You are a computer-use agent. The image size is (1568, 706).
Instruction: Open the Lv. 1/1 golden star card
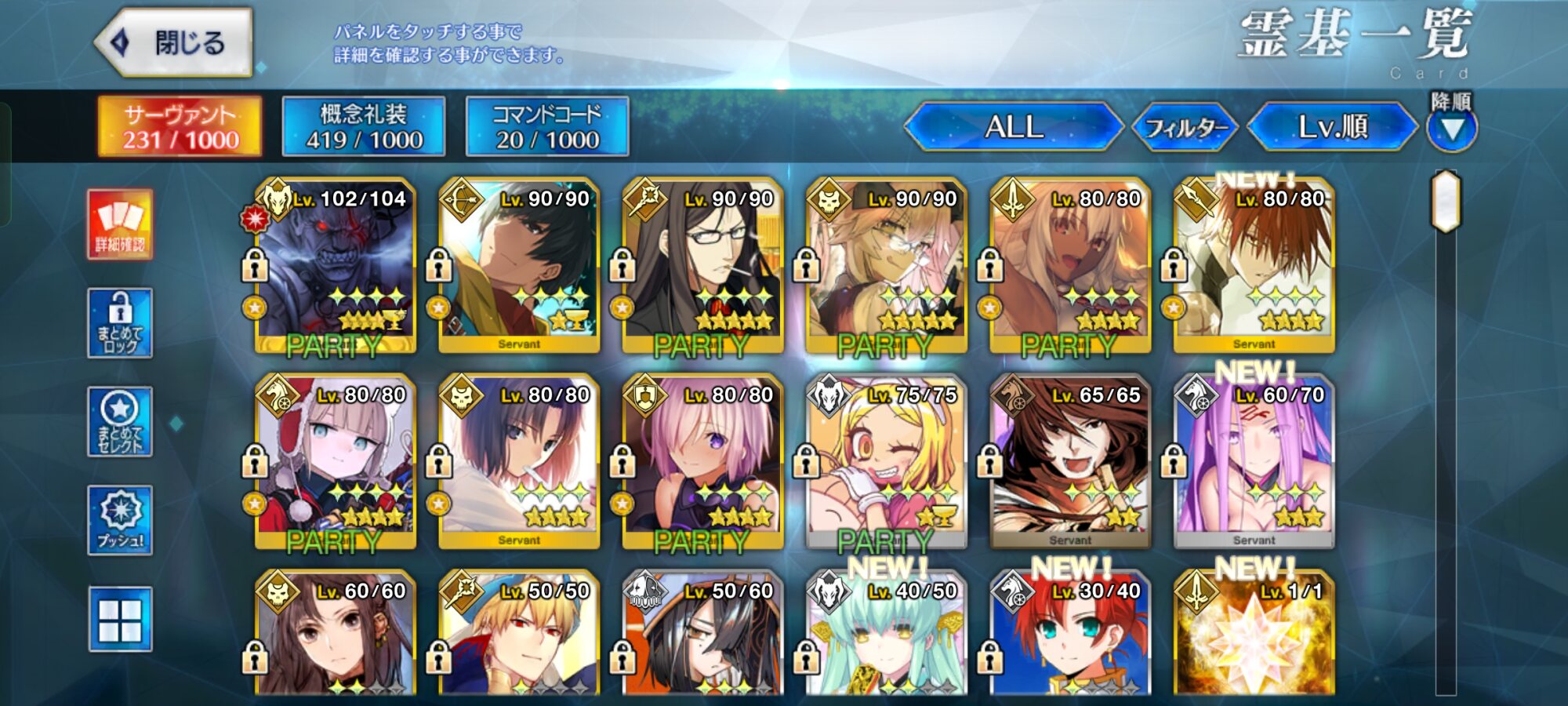[1254, 635]
